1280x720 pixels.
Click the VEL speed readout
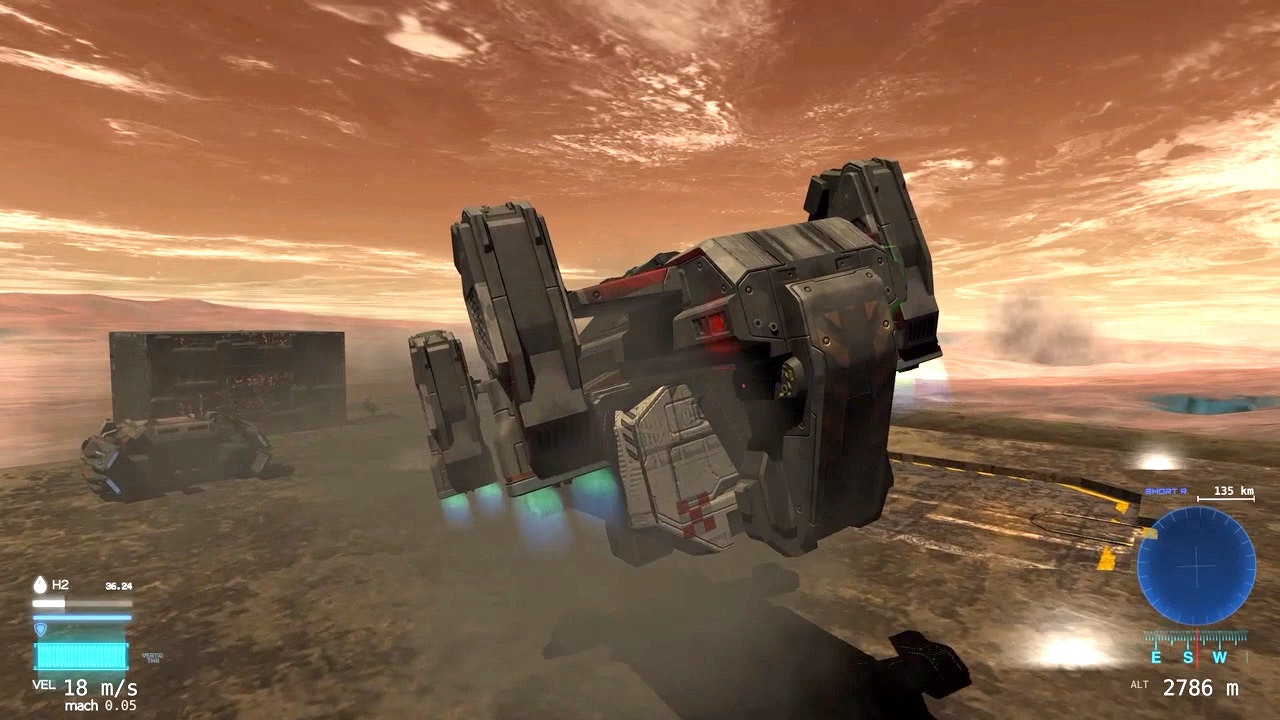[45, 686]
